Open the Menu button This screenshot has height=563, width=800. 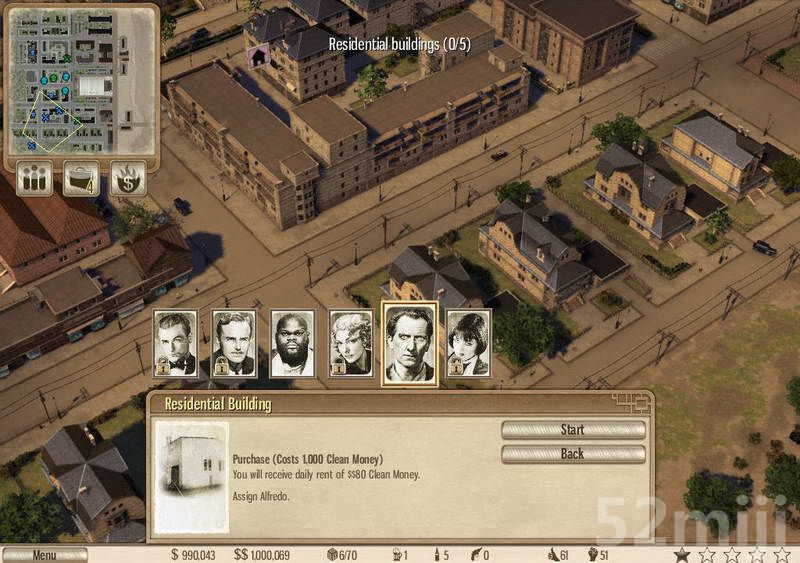pos(44,555)
